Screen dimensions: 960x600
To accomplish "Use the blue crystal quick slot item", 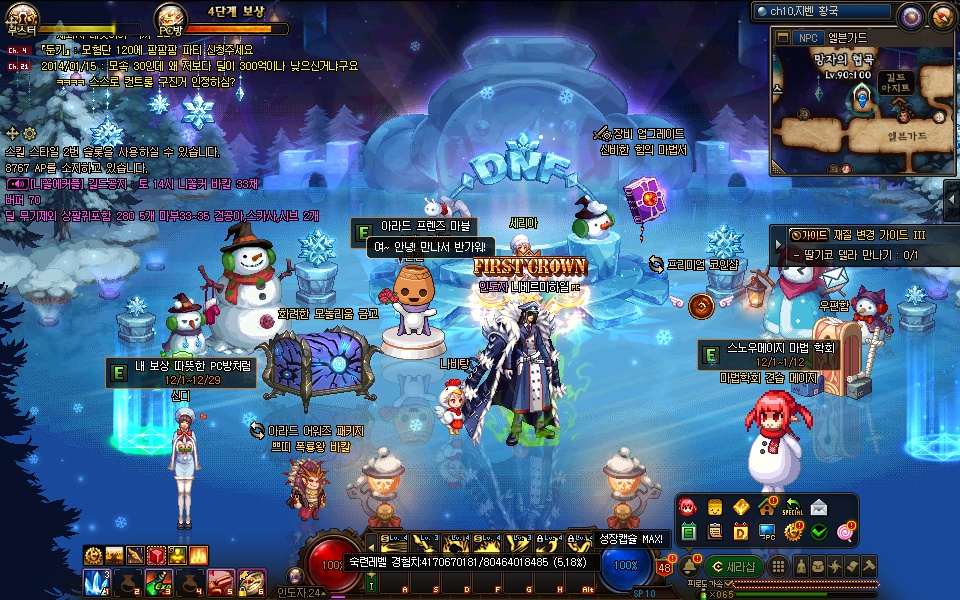I will [97, 581].
